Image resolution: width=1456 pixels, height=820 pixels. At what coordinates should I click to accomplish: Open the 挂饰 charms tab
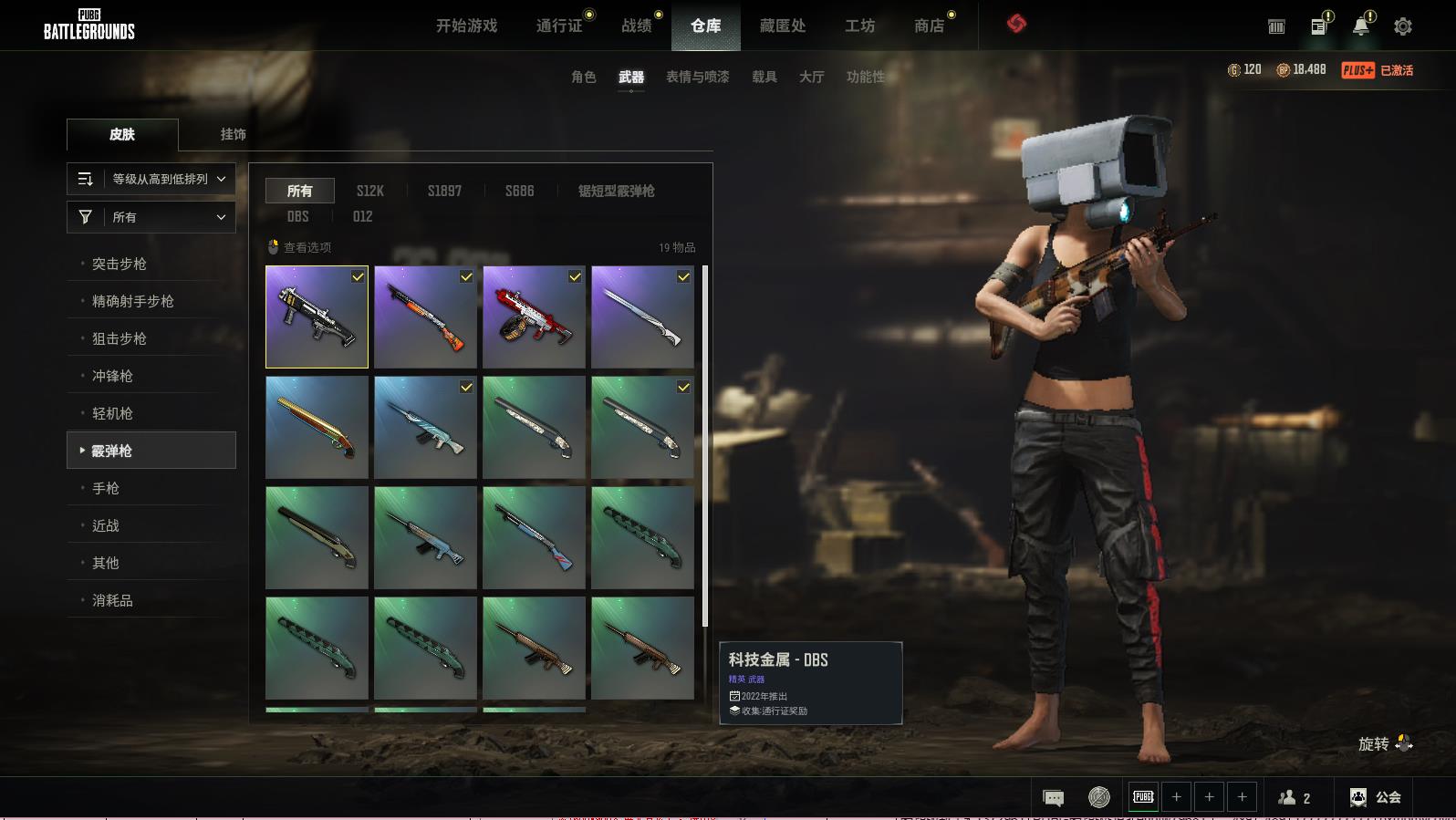(234, 134)
